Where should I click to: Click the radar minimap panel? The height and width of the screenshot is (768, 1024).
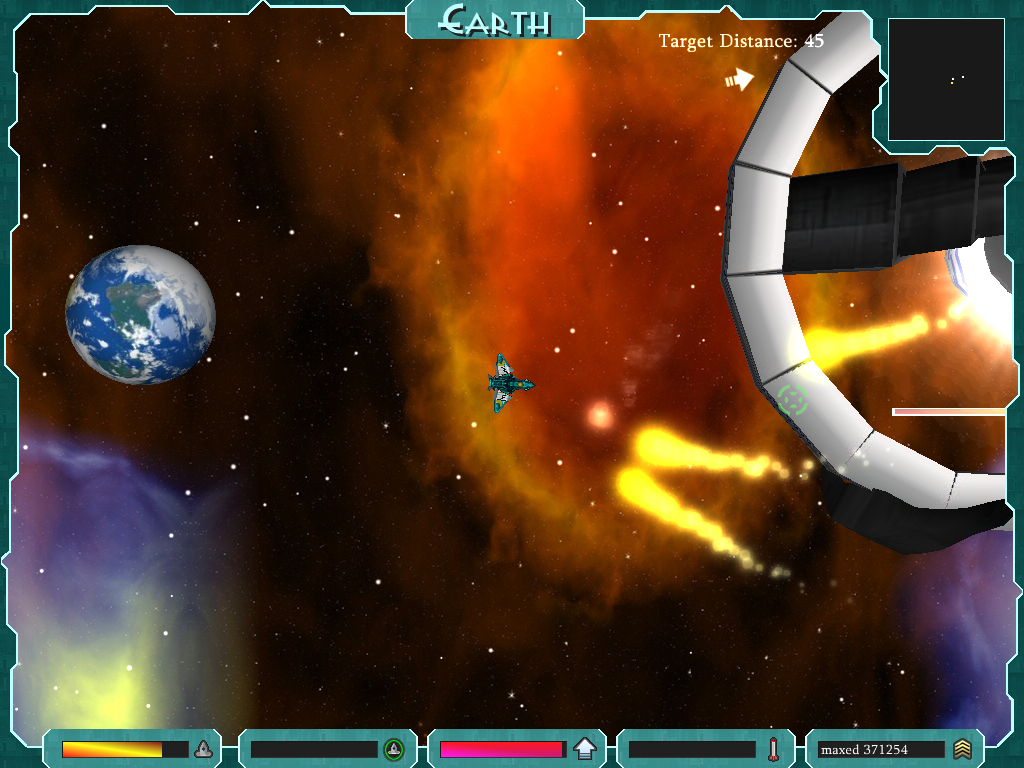[x=945, y=80]
